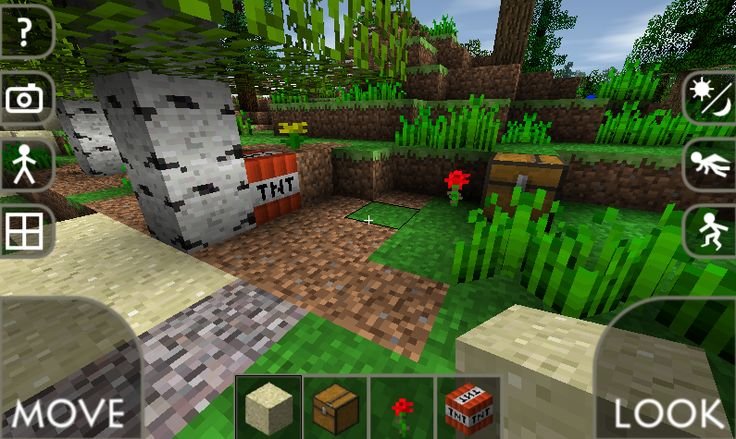Toggle flying mode with the flying figure
The height and width of the screenshot is (439, 736).
[711, 164]
